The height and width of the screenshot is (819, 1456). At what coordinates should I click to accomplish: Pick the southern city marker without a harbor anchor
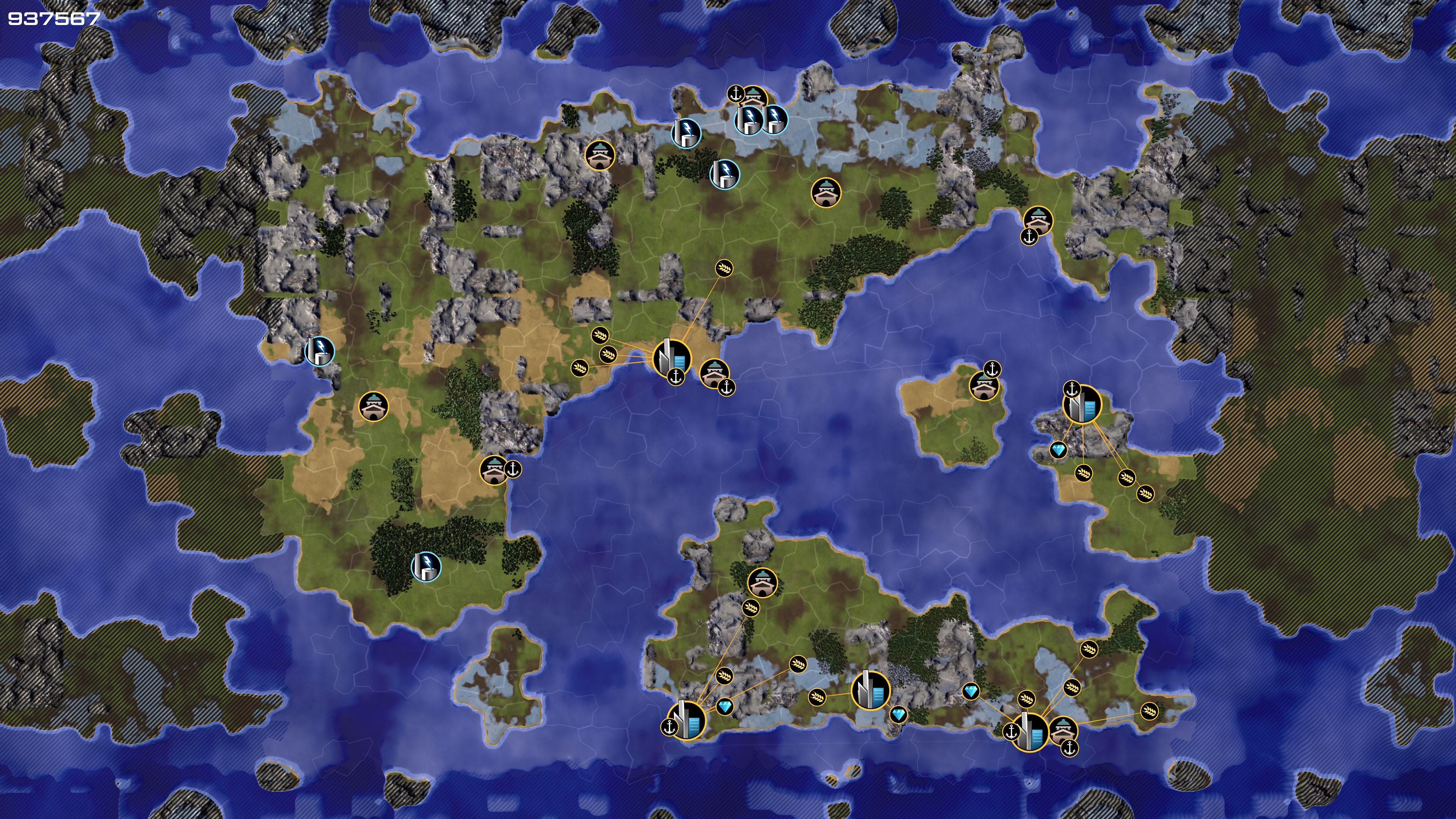coord(871,690)
